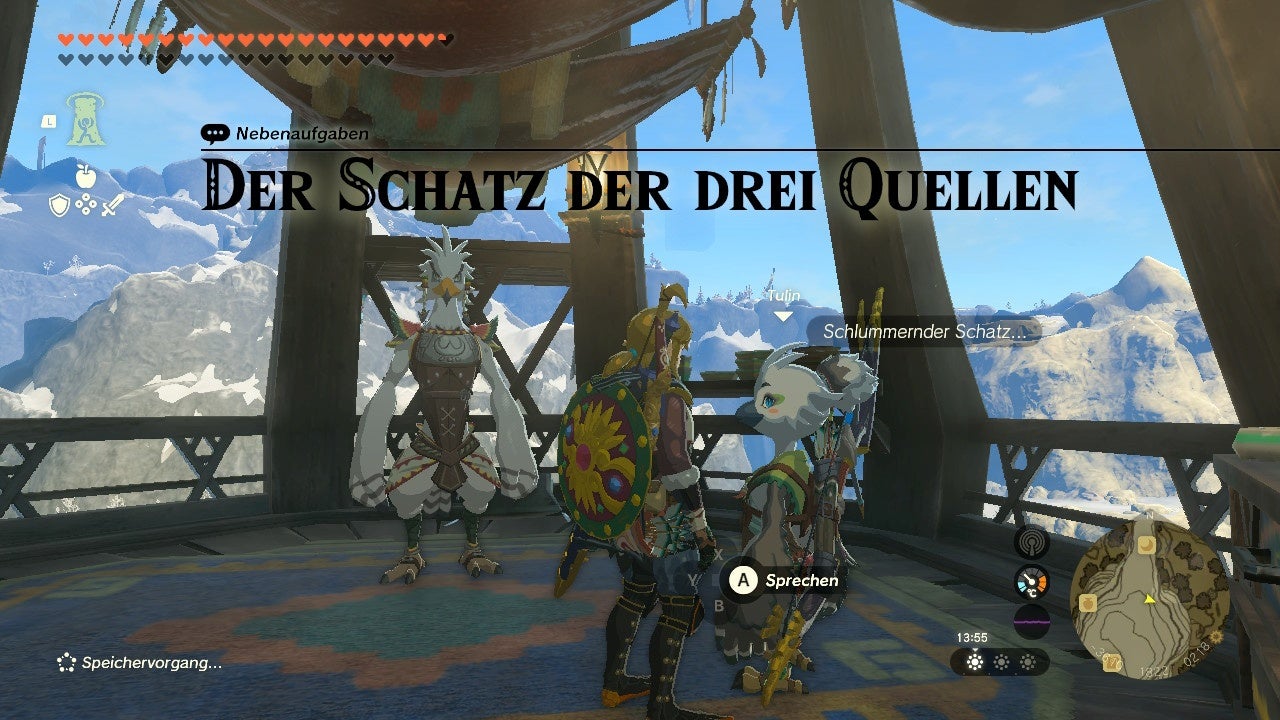Click the speech bubble icon beside Nebenaufgaben
1280x720 pixels.
[x=215, y=131]
